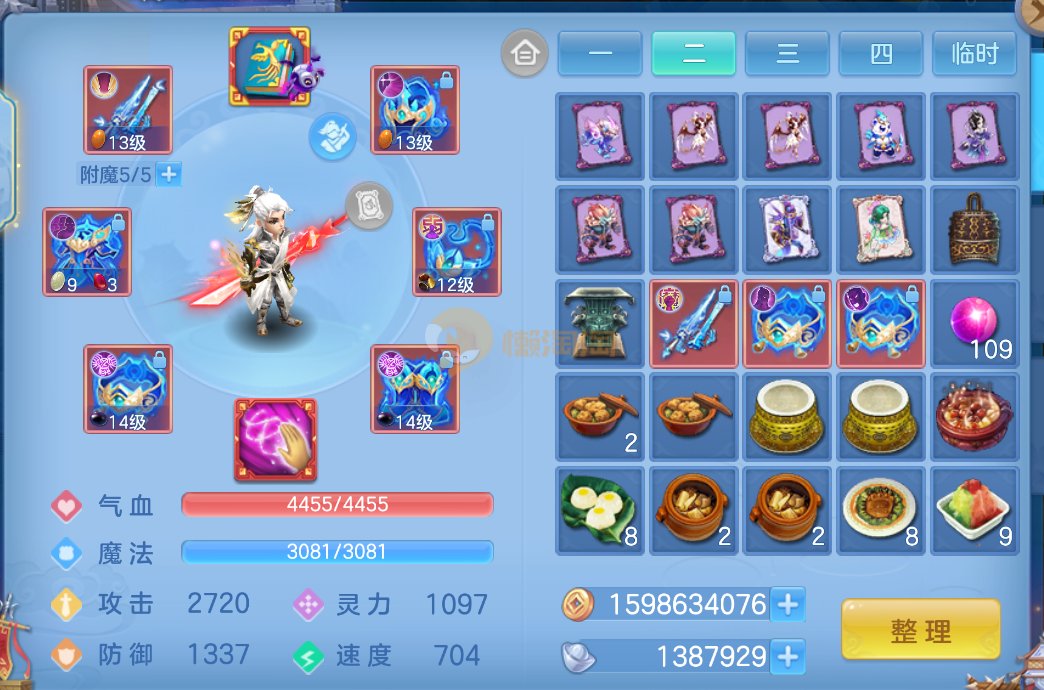Select the pink orb stack of 109

[x=975, y=324]
